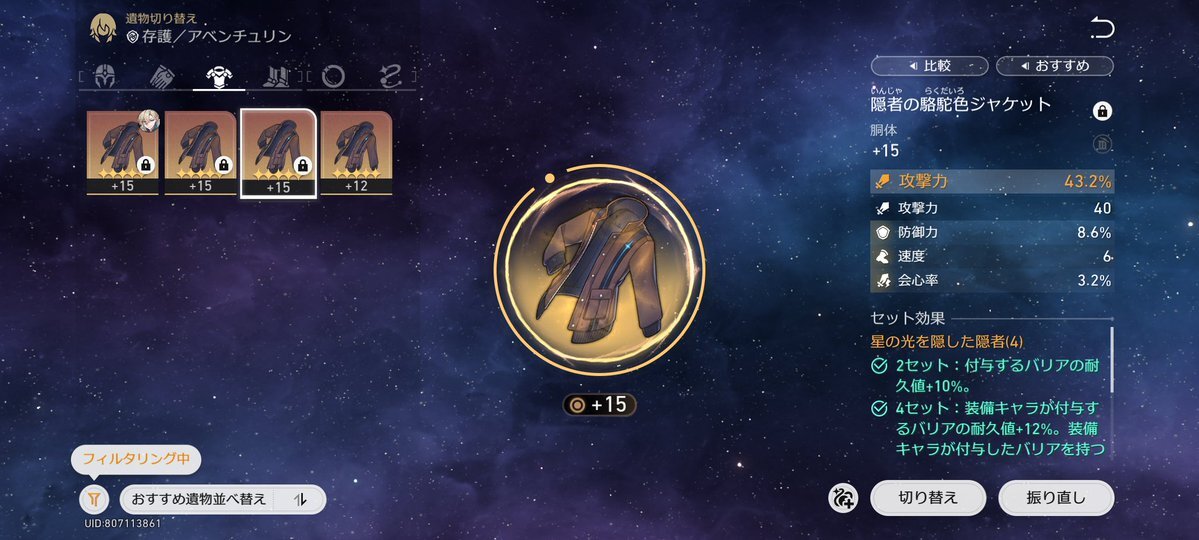The height and width of the screenshot is (540, 1199).
Task: Switch to the feet relic tab
Action: pos(275,76)
